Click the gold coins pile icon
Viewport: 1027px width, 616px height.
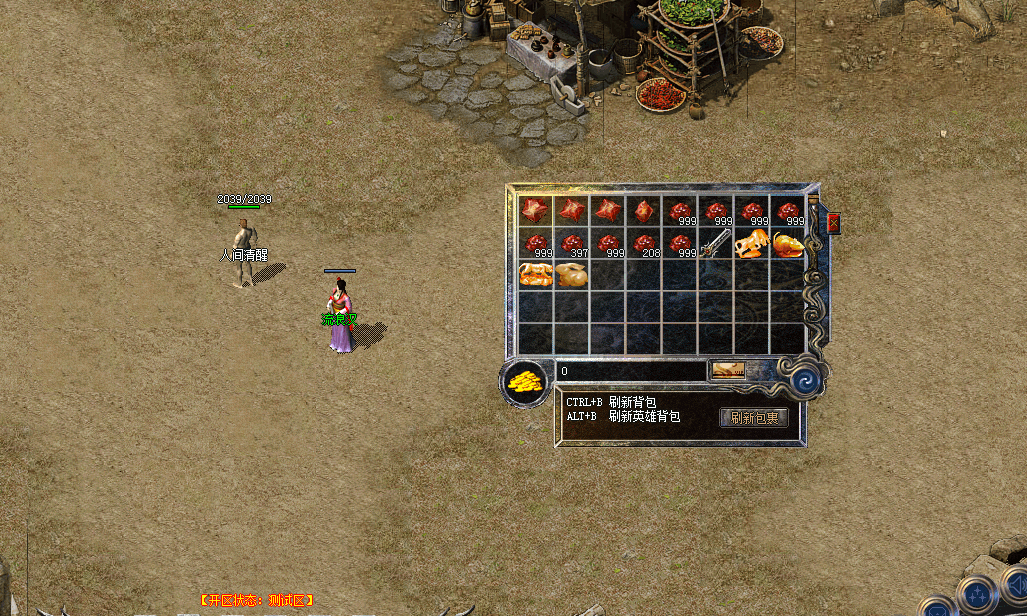coord(524,382)
